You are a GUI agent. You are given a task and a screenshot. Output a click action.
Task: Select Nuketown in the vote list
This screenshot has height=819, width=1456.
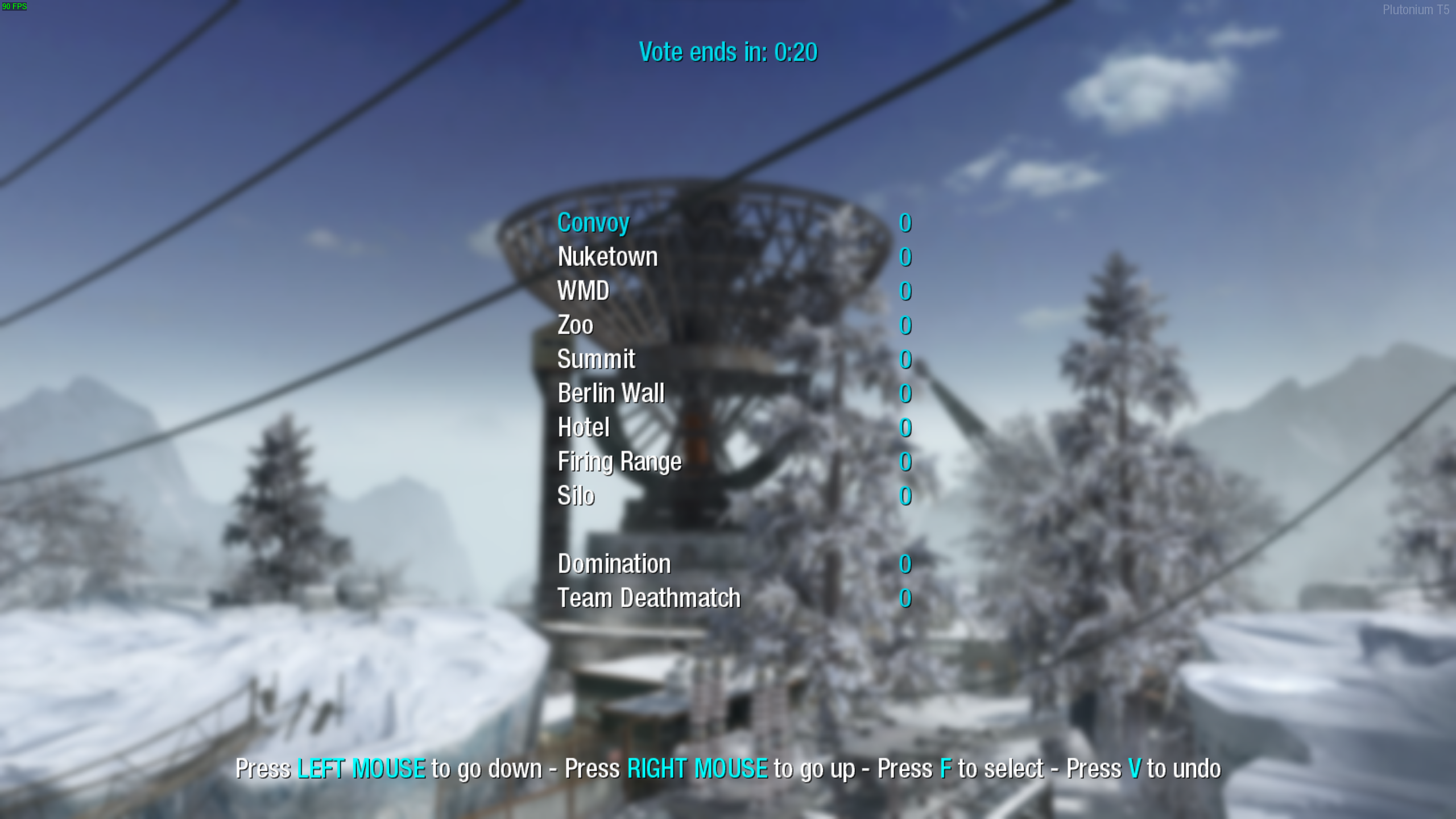(607, 257)
